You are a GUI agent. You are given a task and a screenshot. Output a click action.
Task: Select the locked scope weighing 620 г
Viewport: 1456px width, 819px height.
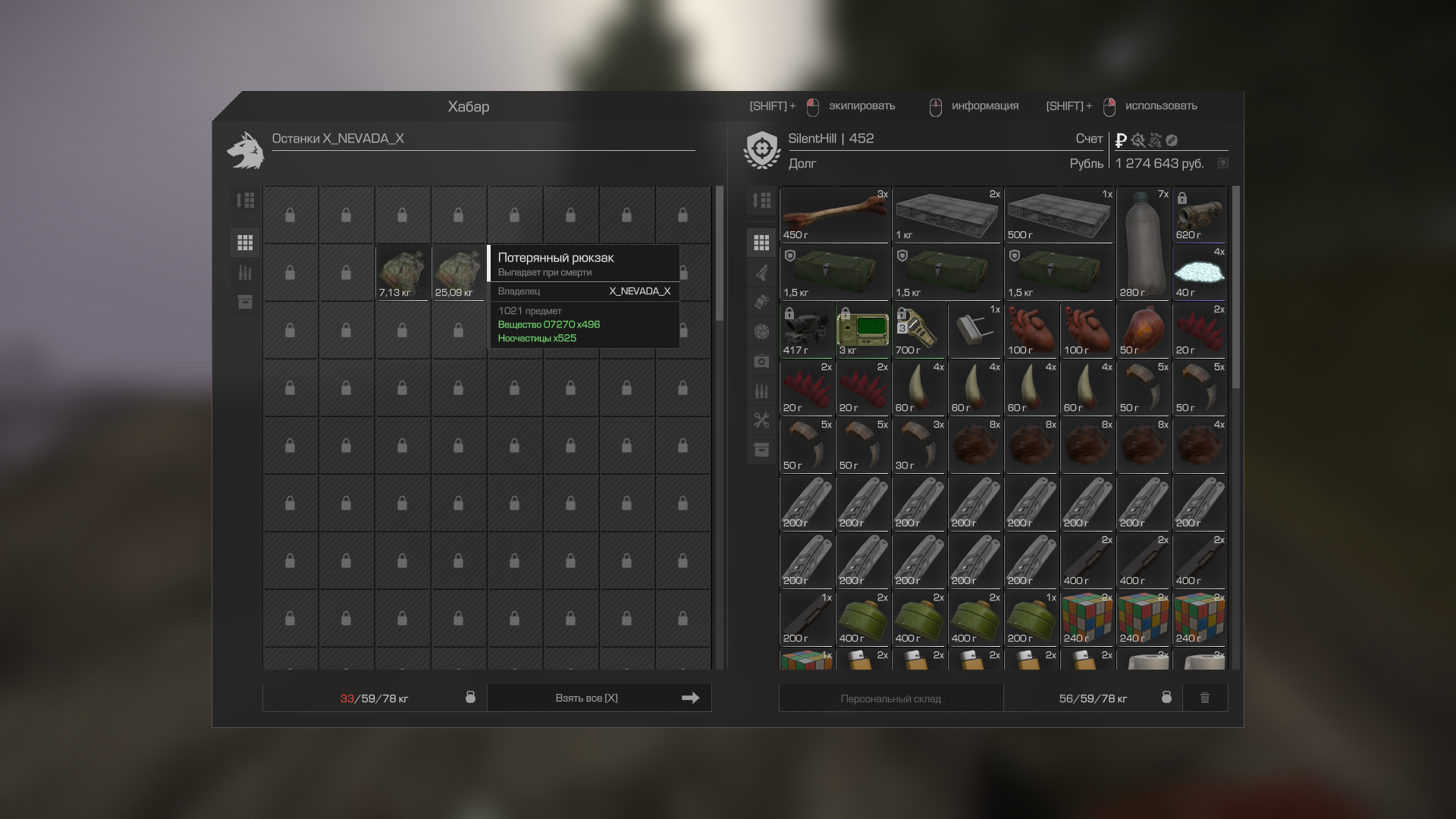[1200, 215]
